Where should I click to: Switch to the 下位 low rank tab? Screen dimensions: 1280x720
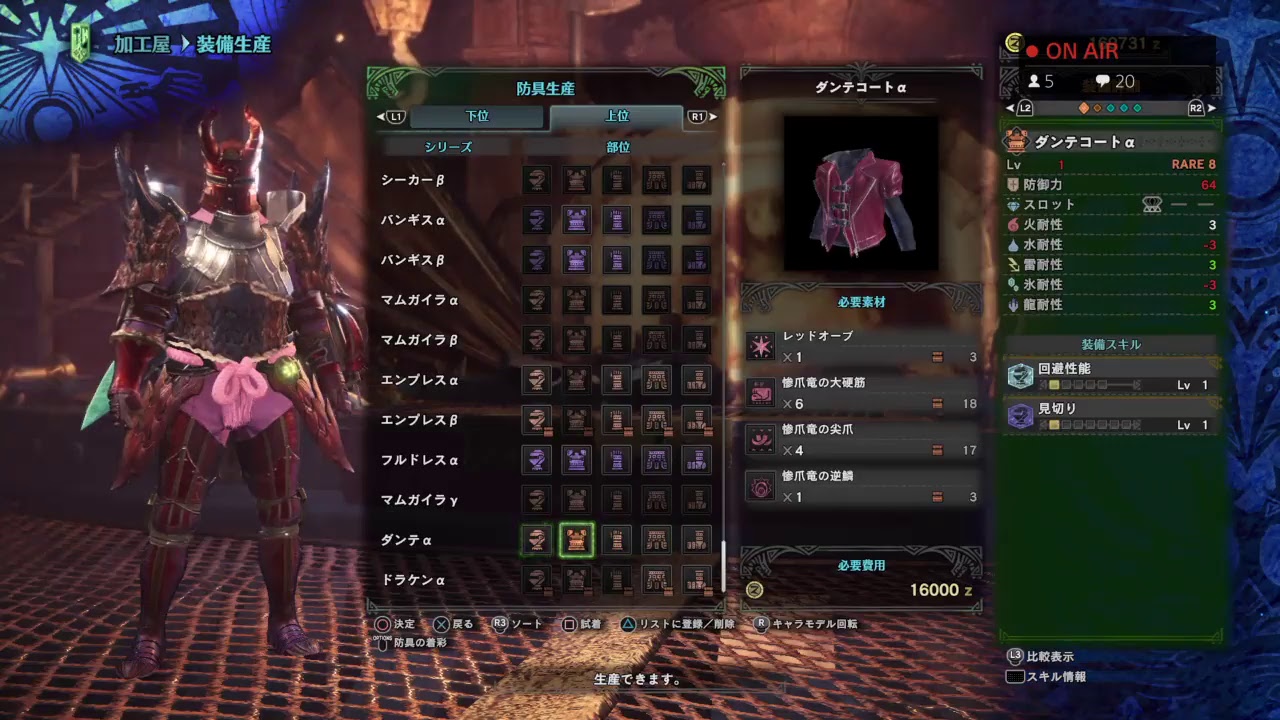click(x=477, y=117)
